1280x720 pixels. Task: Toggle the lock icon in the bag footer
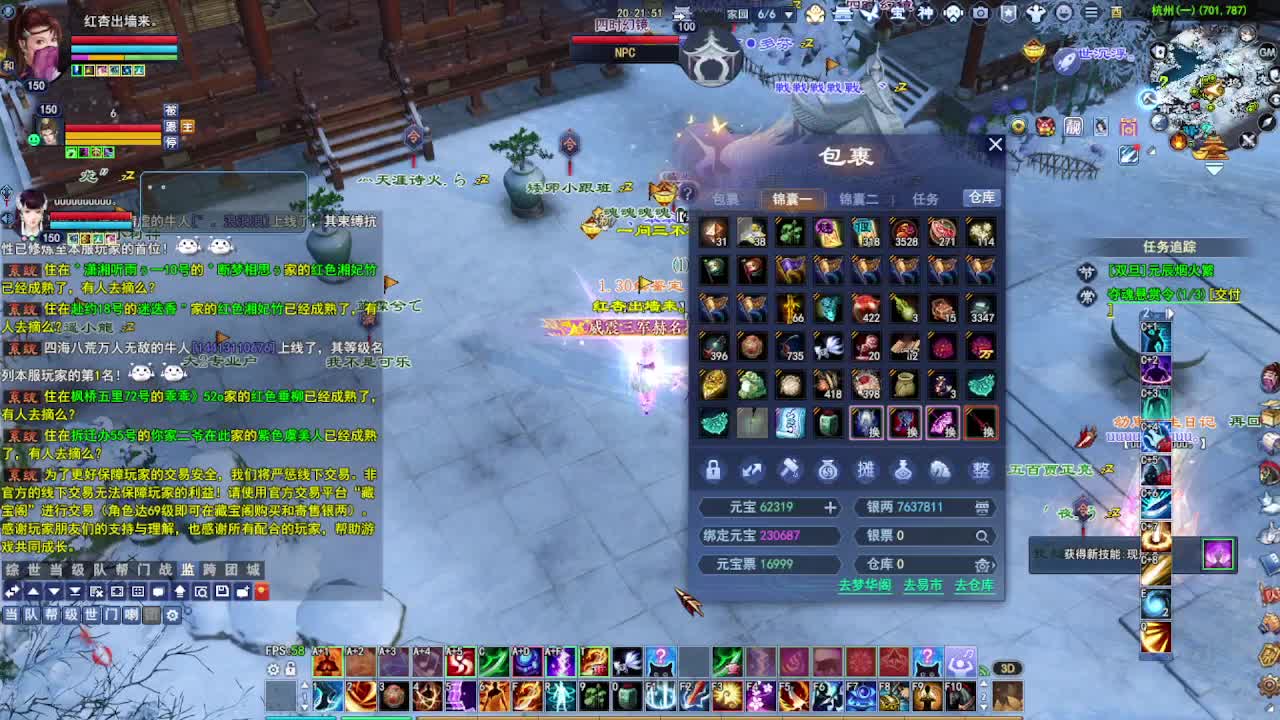712,470
